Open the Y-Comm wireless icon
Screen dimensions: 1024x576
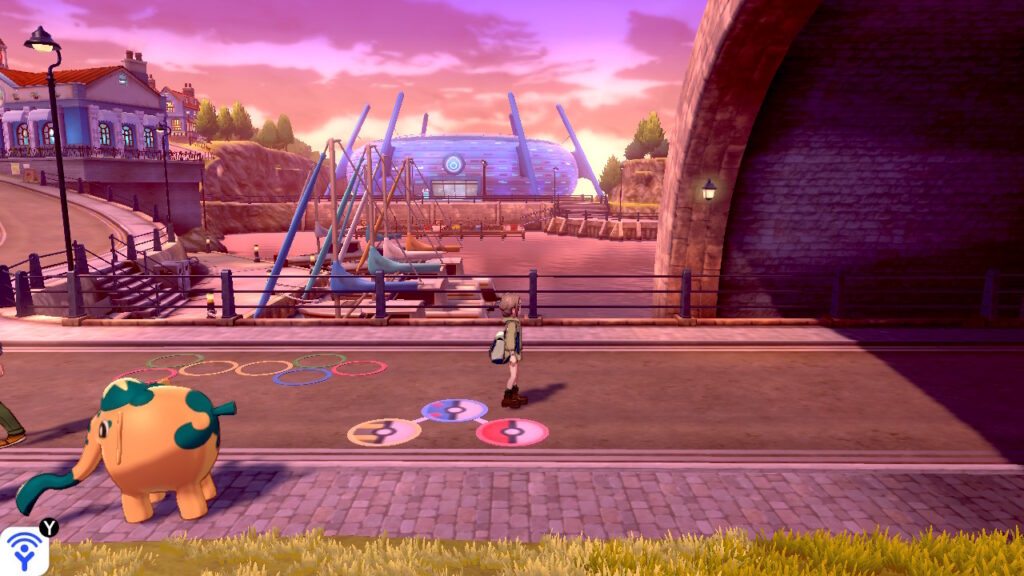pos(22,551)
